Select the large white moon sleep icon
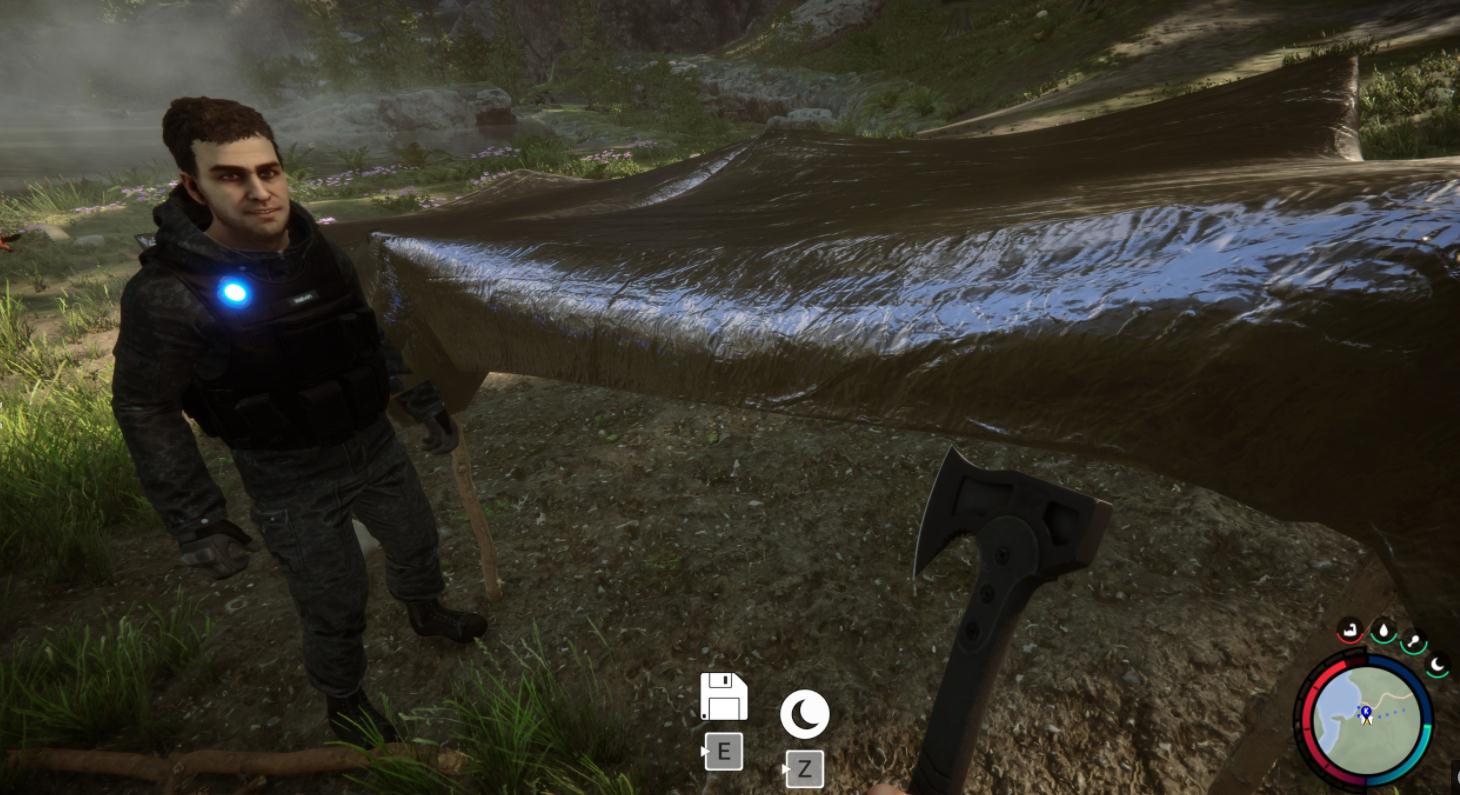 (804, 714)
